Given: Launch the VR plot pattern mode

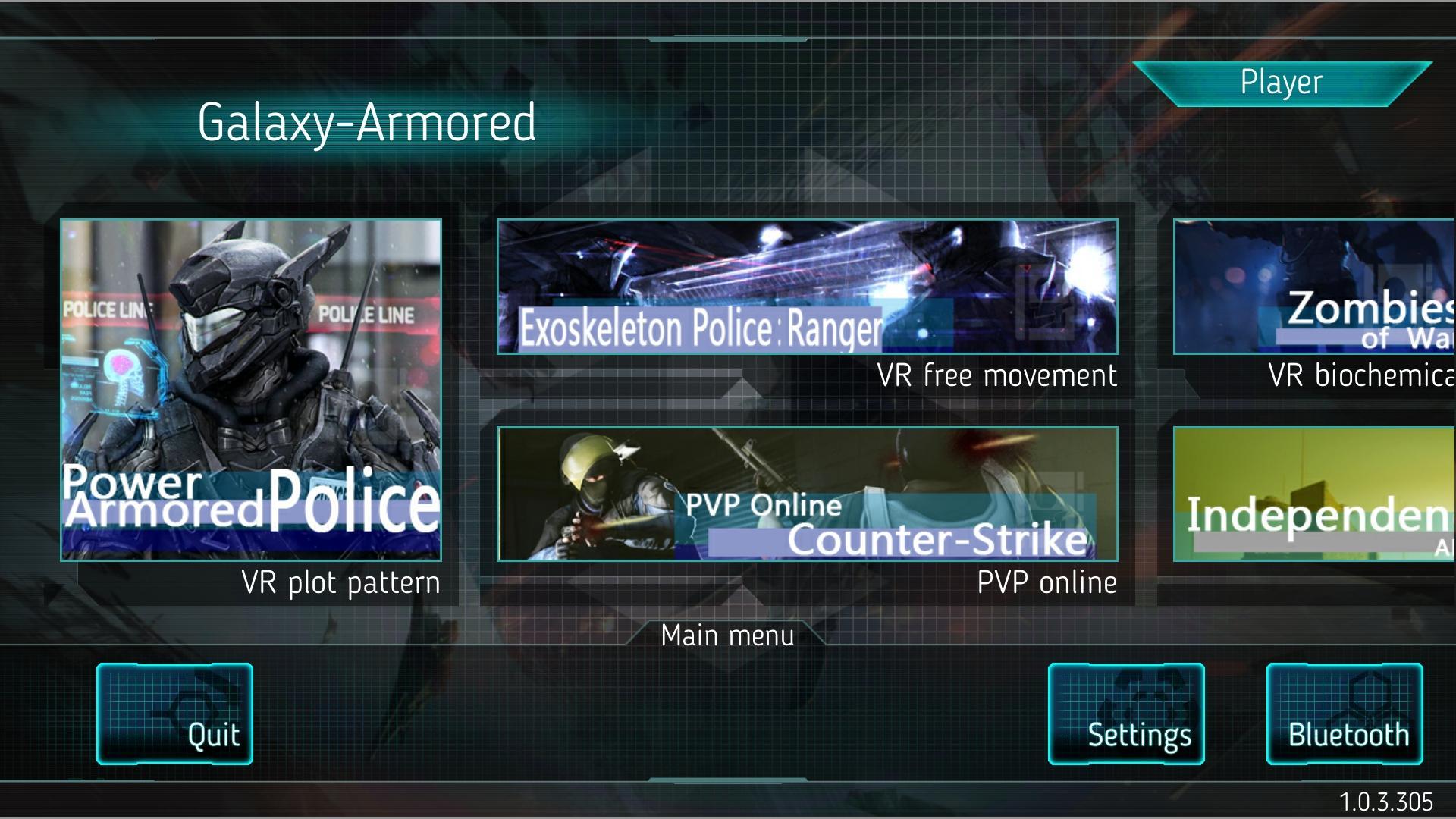Looking at the screenshot, I should pos(339,582).
